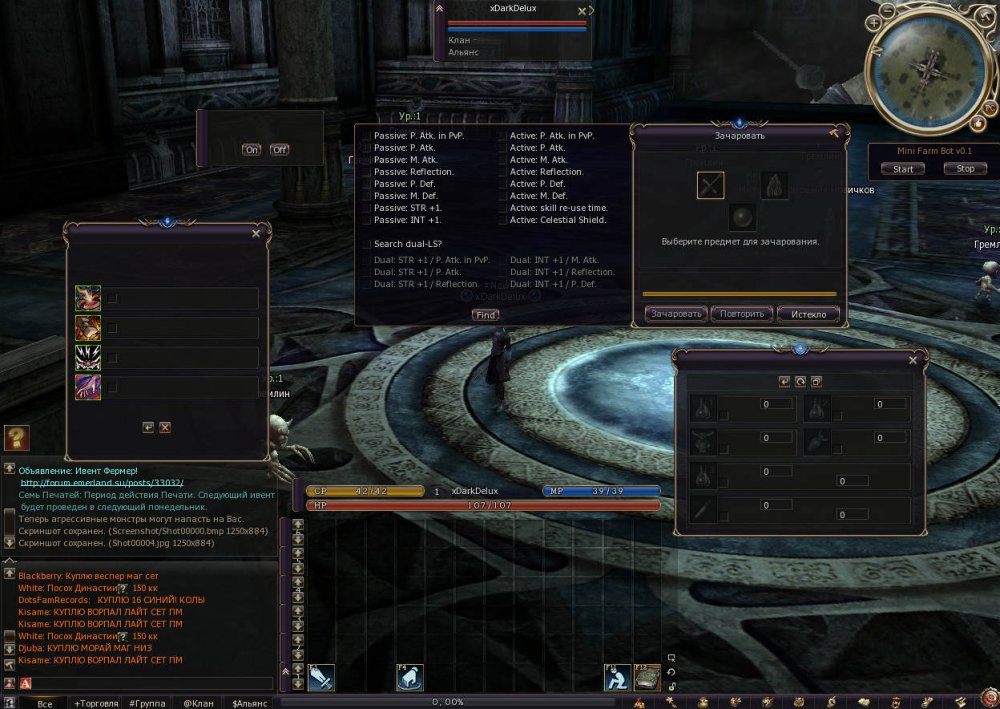Screen dimensions: 1000x709
Task: Click the Зачаровать enchant button
Action: tap(677, 314)
